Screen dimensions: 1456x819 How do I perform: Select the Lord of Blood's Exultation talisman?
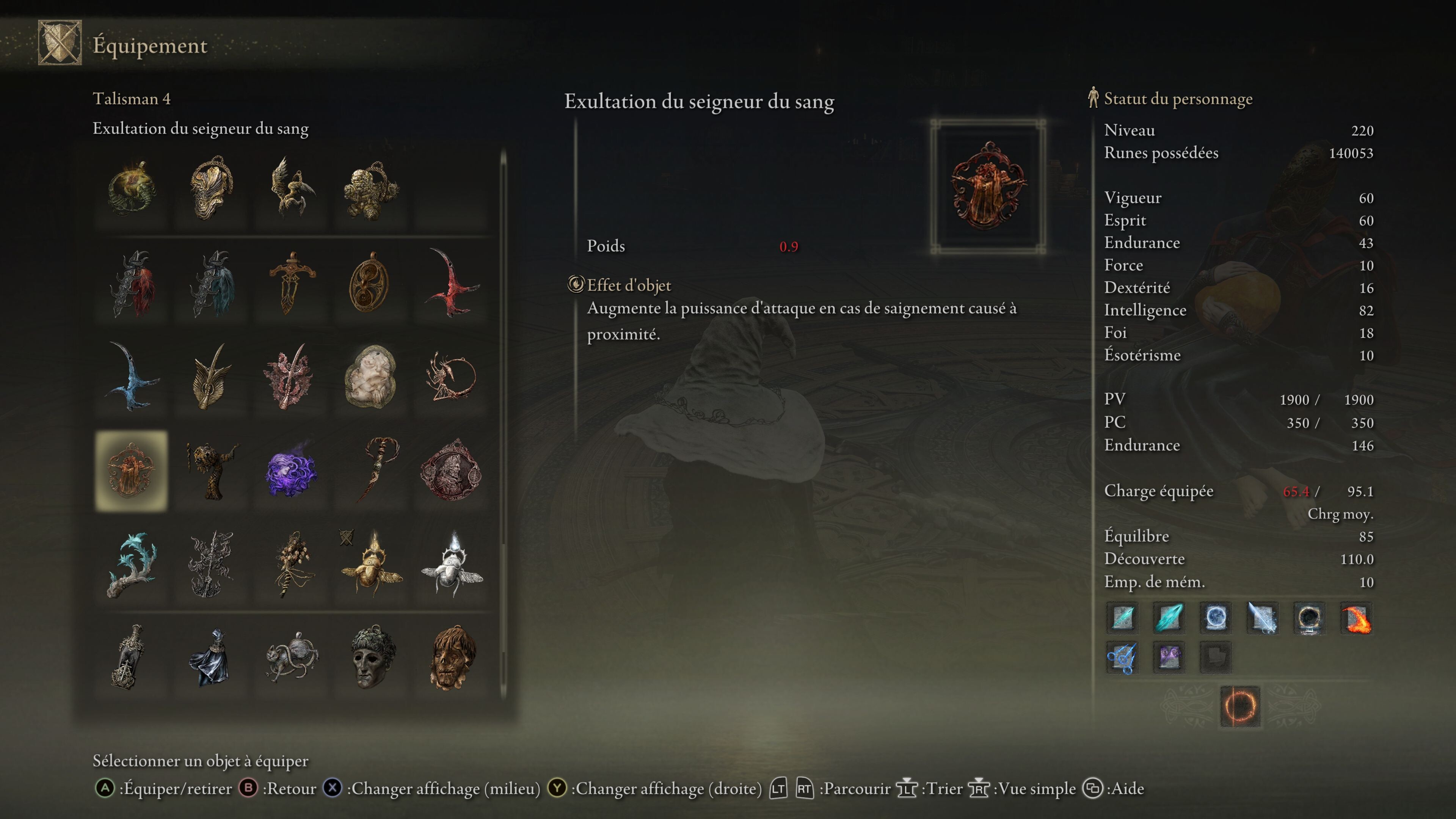coord(131,471)
